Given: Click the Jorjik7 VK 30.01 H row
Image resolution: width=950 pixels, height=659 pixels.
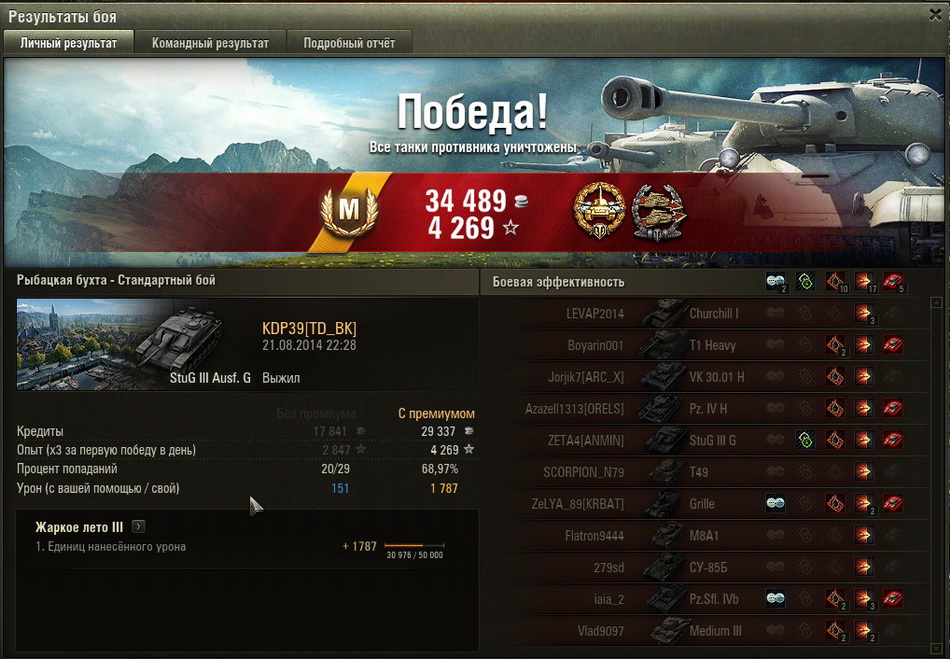Looking at the screenshot, I should [x=700, y=377].
